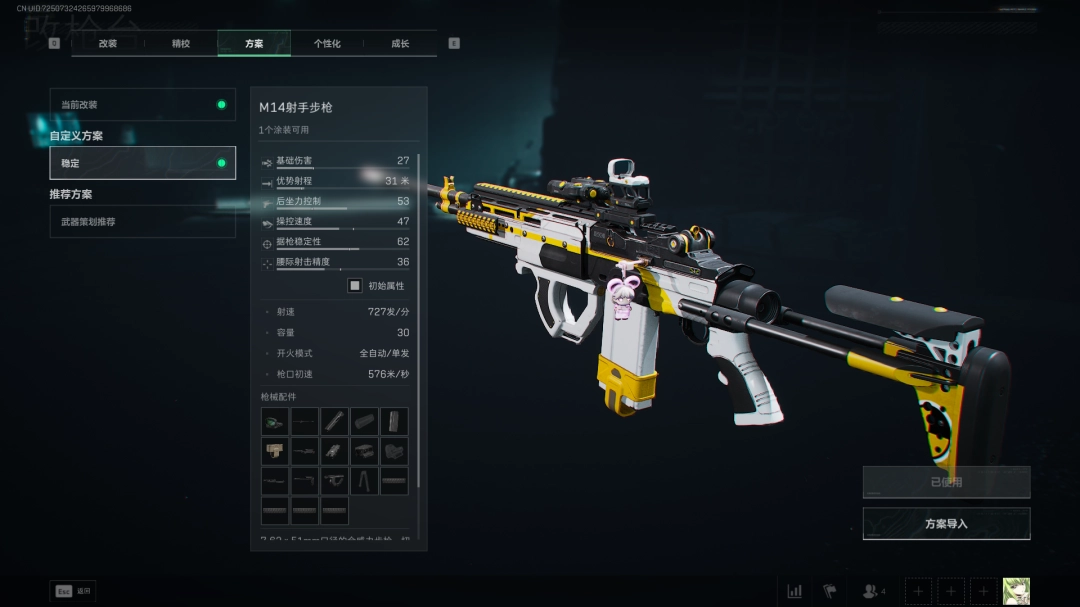
Task: Select the magazine attachment slot
Action: point(394,421)
